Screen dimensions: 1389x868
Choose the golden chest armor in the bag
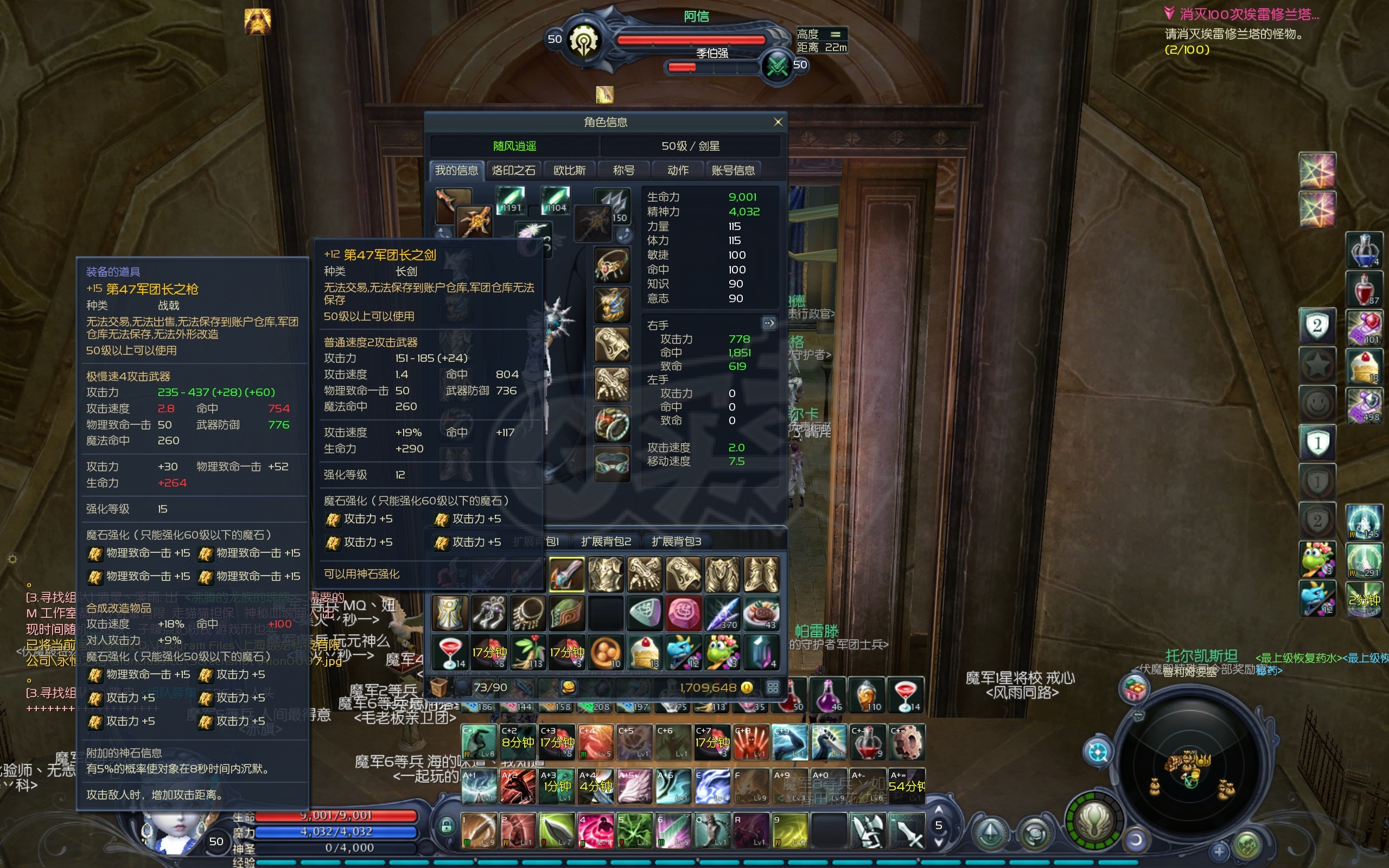[606, 574]
